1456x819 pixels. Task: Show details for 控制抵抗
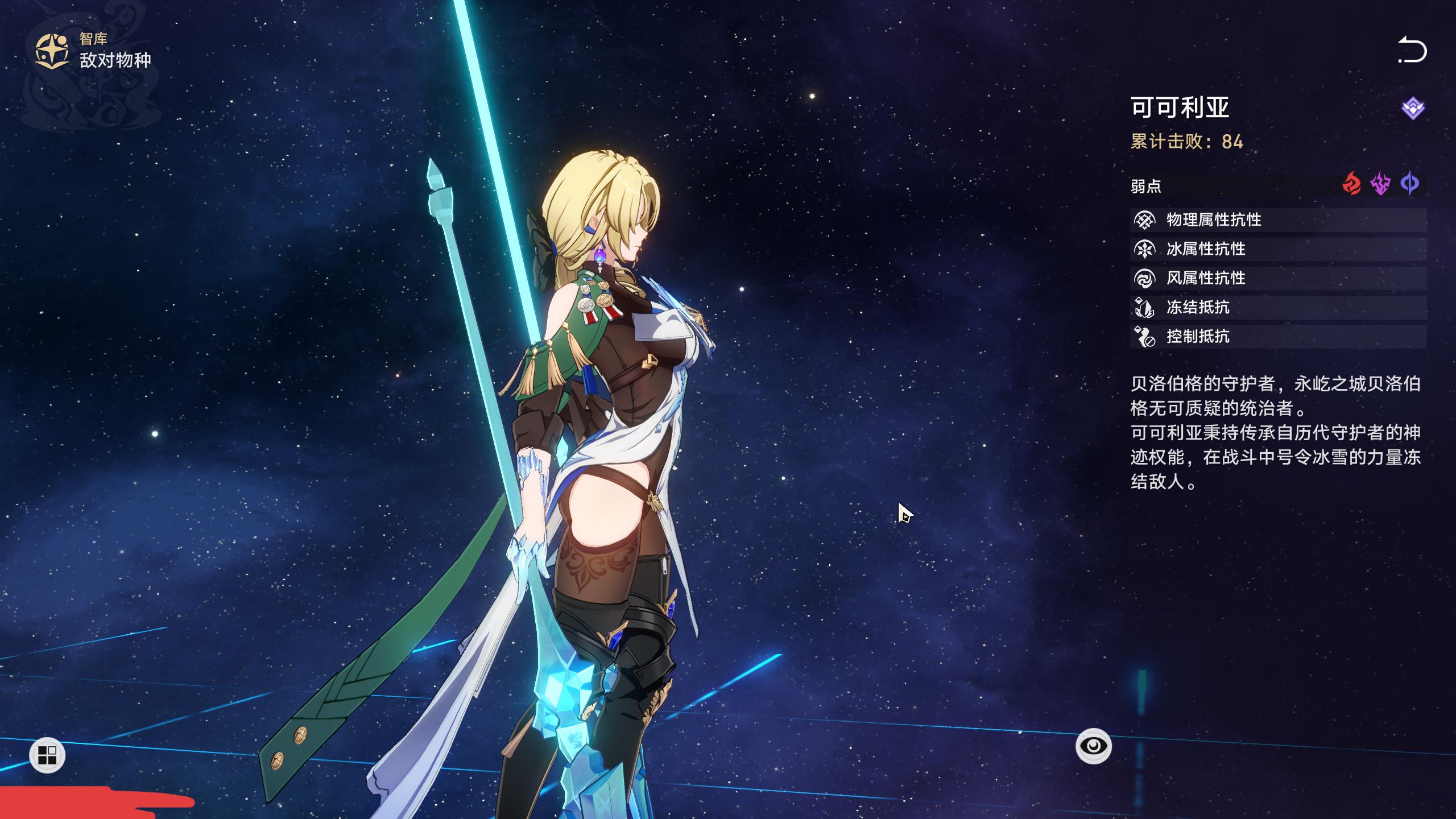pyautogui.click(x=1277, y=337)
